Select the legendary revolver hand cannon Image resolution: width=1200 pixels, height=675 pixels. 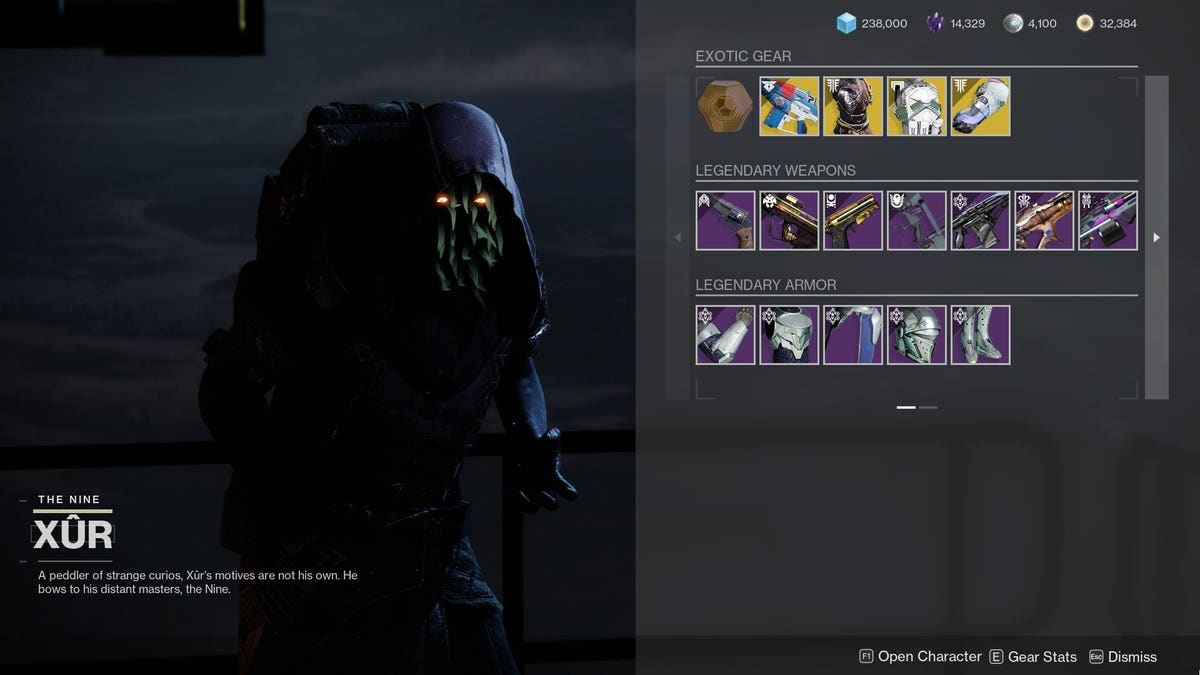(x=725, y=221)
